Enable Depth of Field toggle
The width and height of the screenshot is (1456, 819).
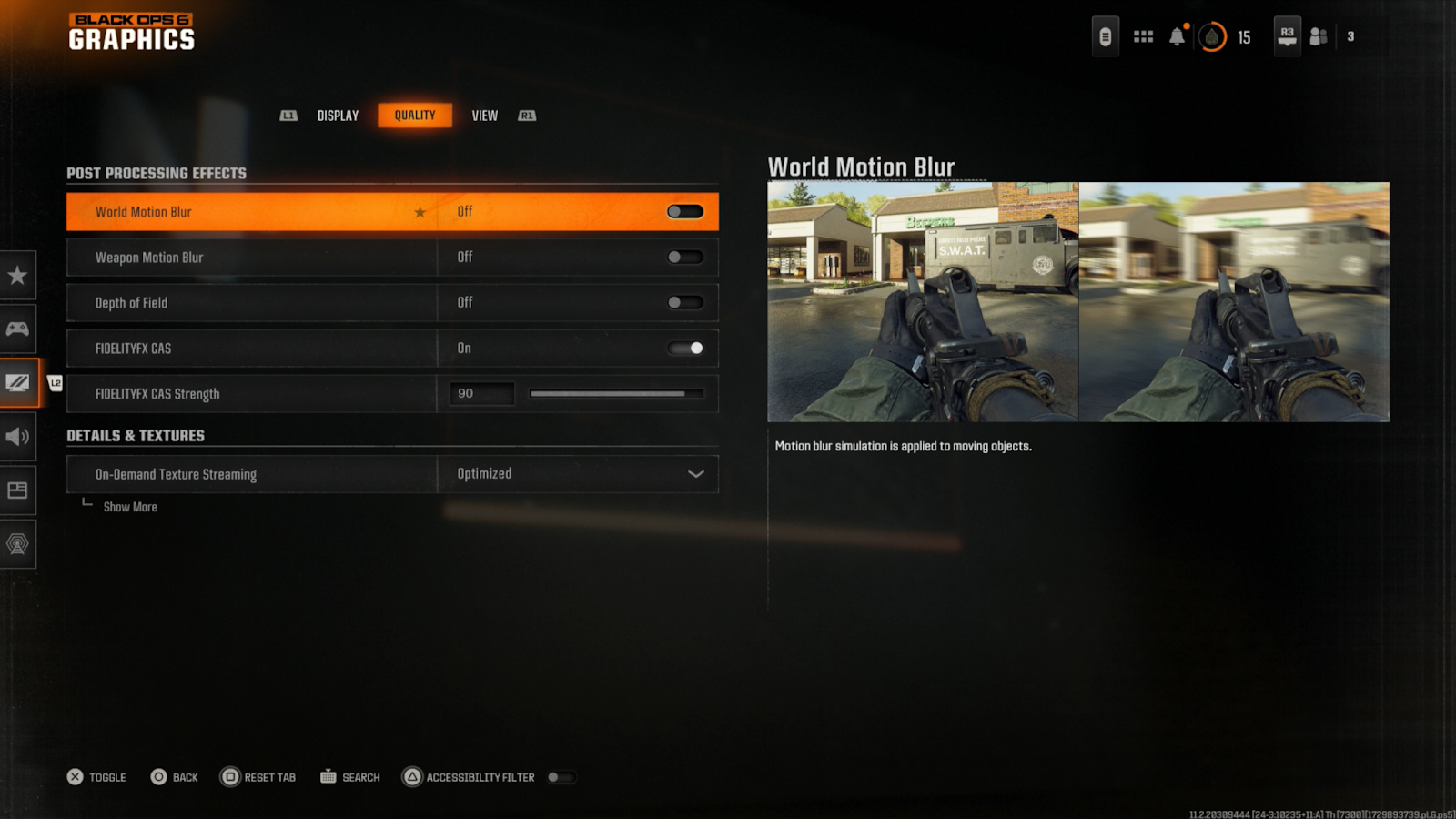coord(685,303)
